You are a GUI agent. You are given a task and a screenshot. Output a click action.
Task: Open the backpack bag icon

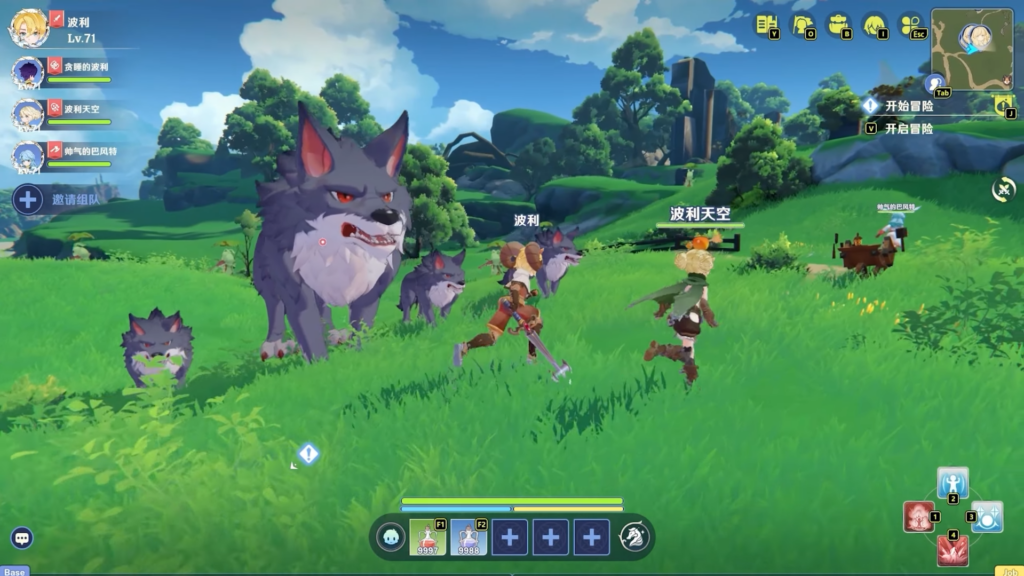click(838, 24)
